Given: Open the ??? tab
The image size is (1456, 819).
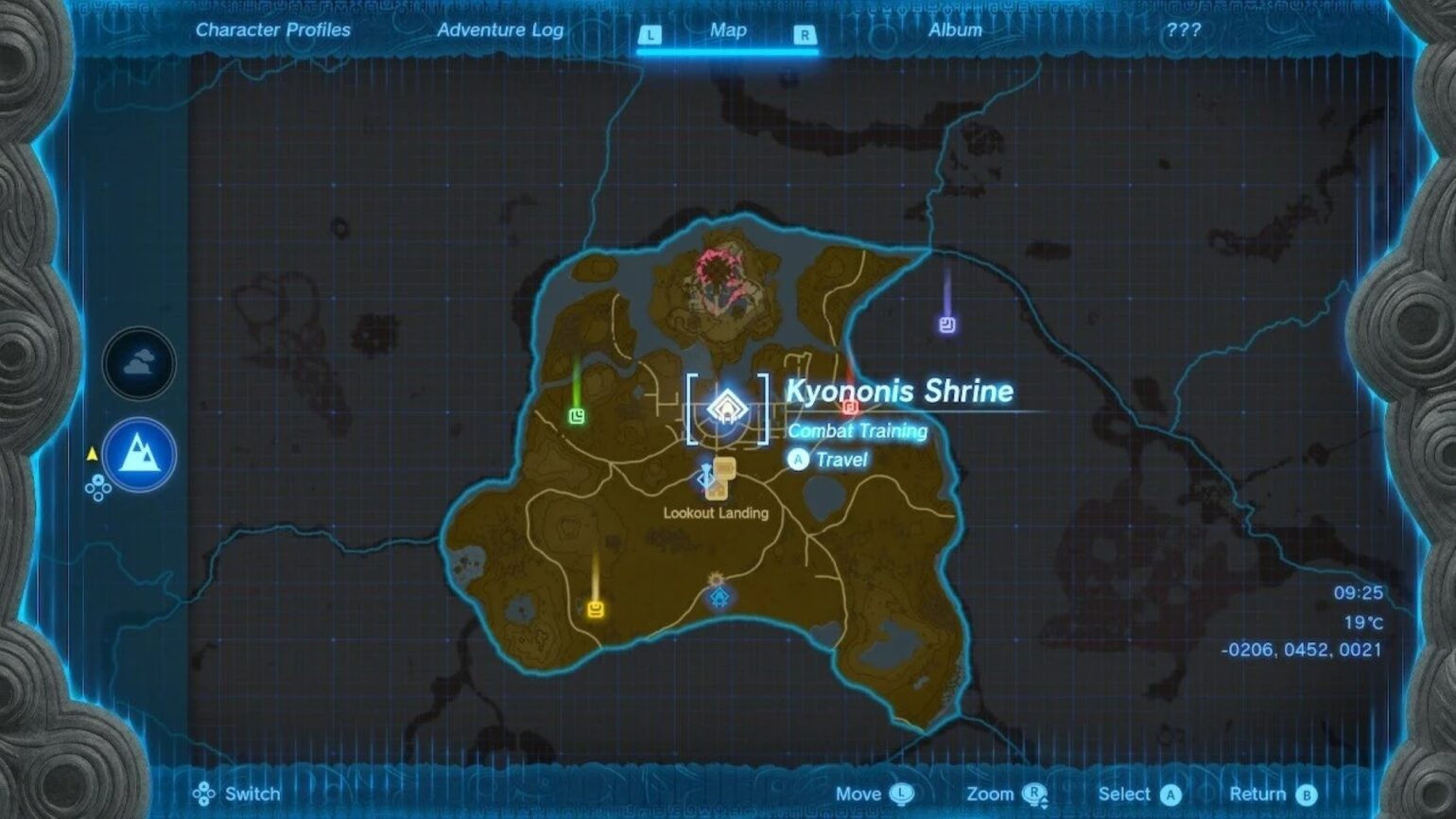Looking at the screenshot, I should (x=1183, y=29).
